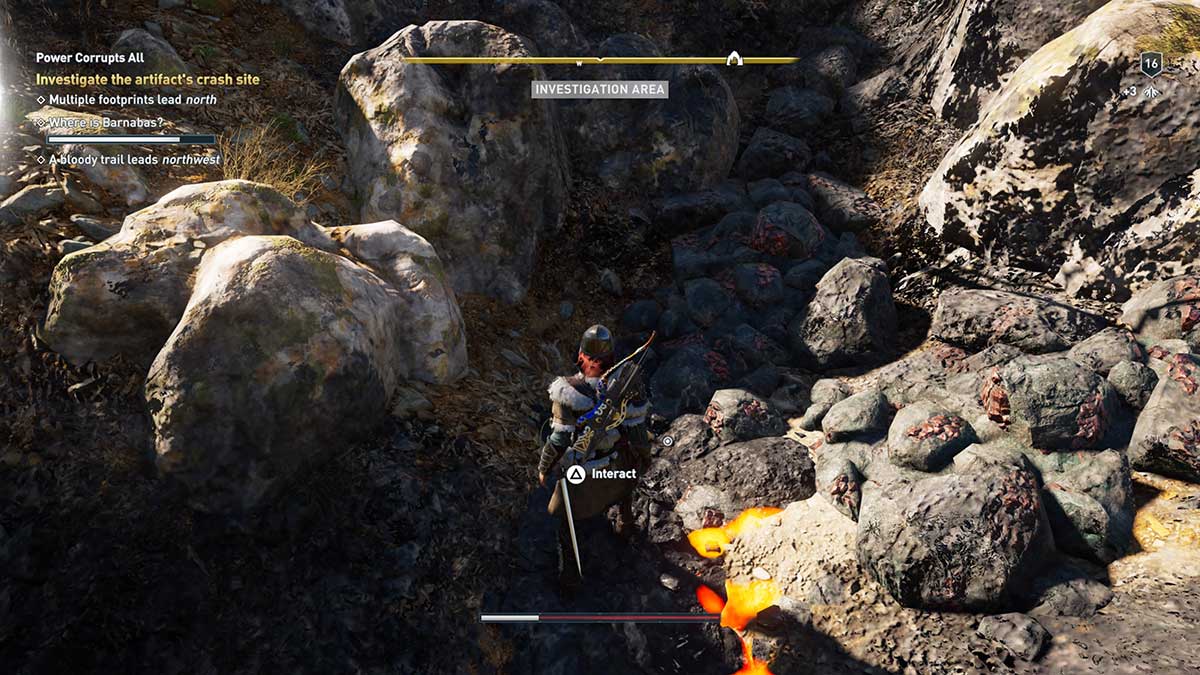Click the +3 ability points indicator
1200x675 pixels.
click(1141, 92)
